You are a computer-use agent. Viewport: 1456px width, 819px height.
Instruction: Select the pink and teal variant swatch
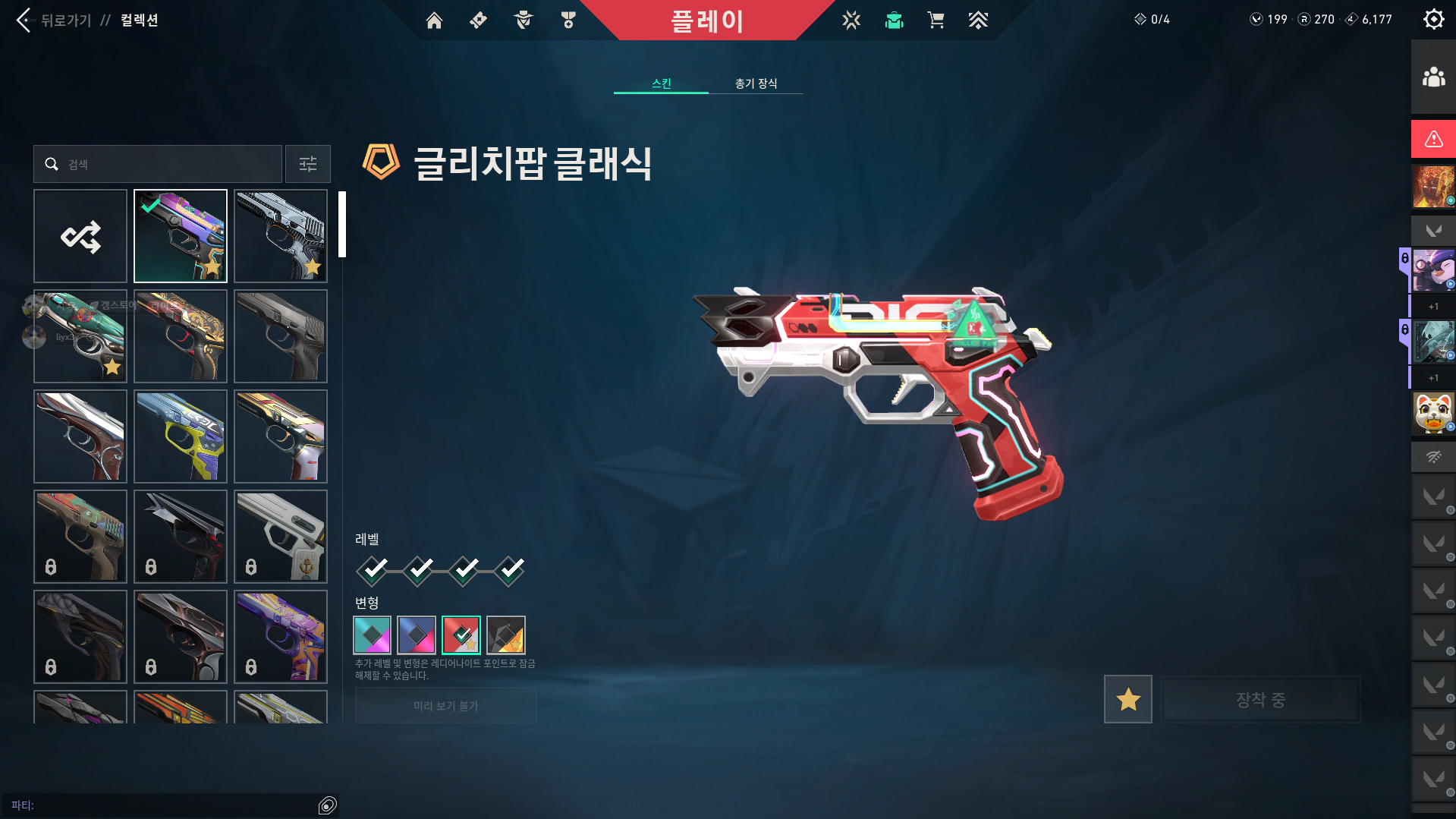(372, 635)
